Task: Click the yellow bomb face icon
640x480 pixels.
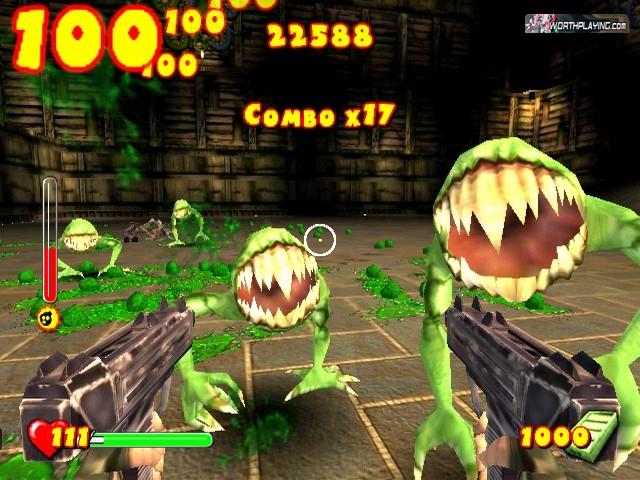Action: (x=47, y=318)
